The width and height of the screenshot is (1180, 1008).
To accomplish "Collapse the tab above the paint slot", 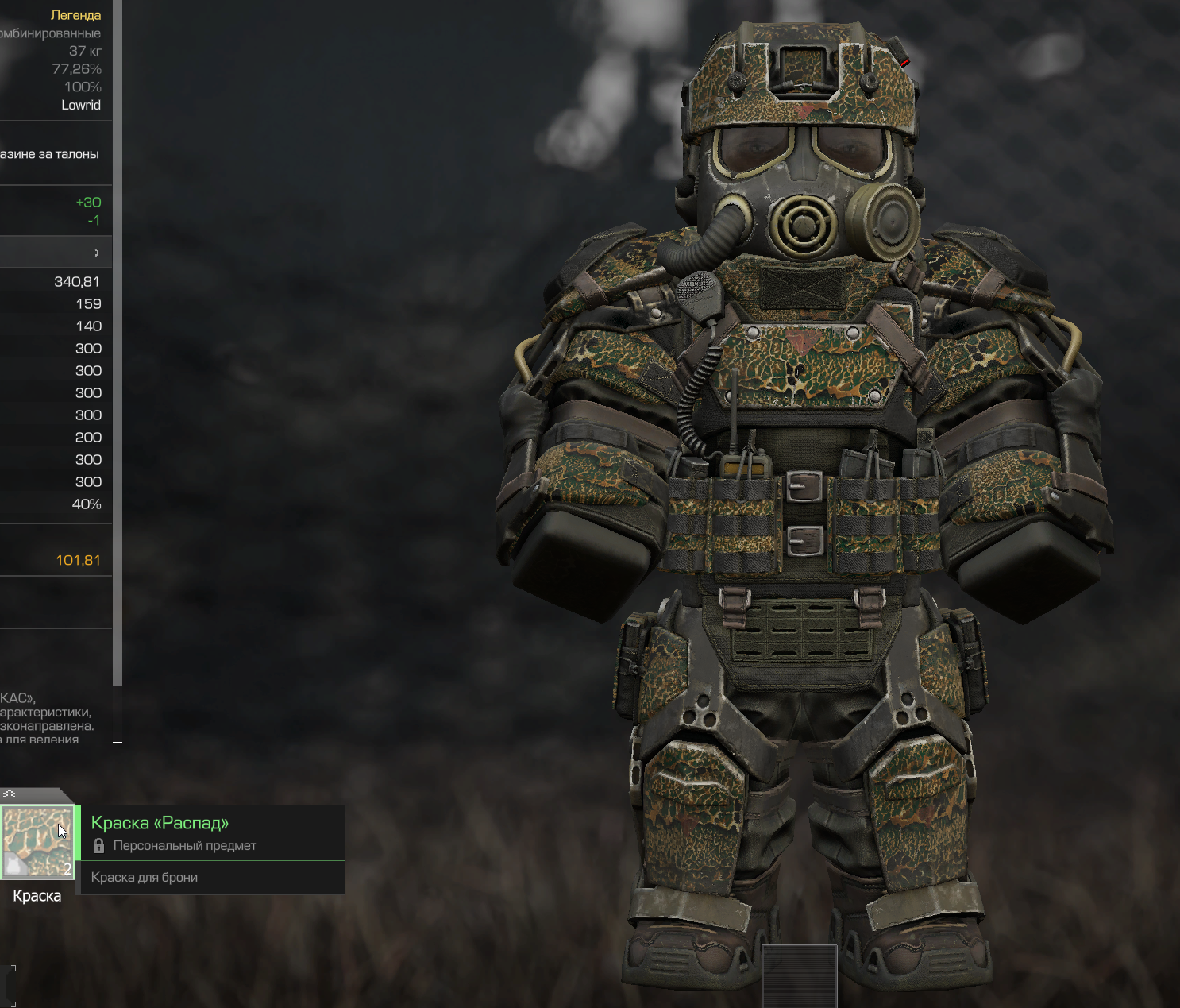I will (x=10, y=794).
